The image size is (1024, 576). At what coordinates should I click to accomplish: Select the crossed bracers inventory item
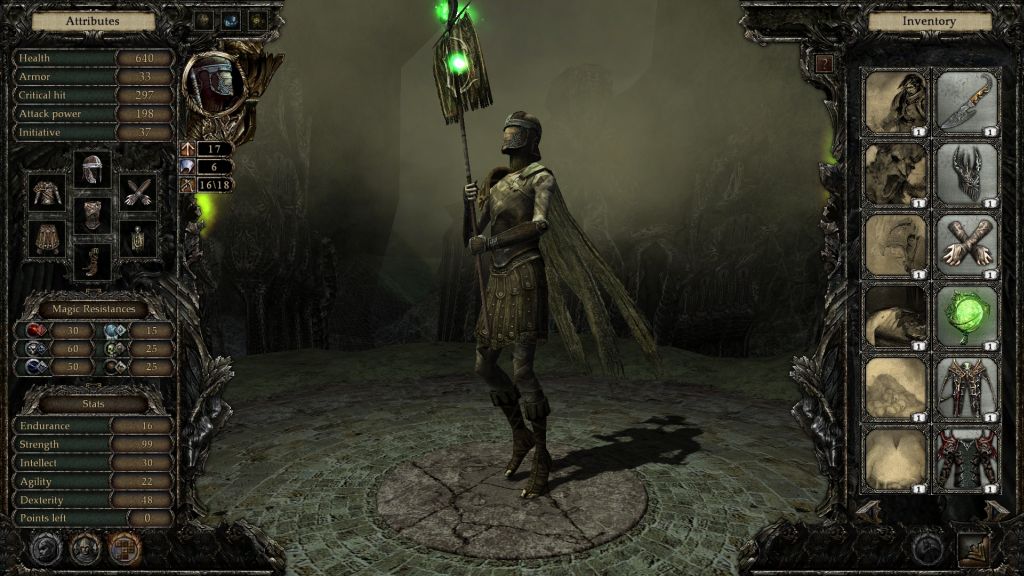[968, 245]
